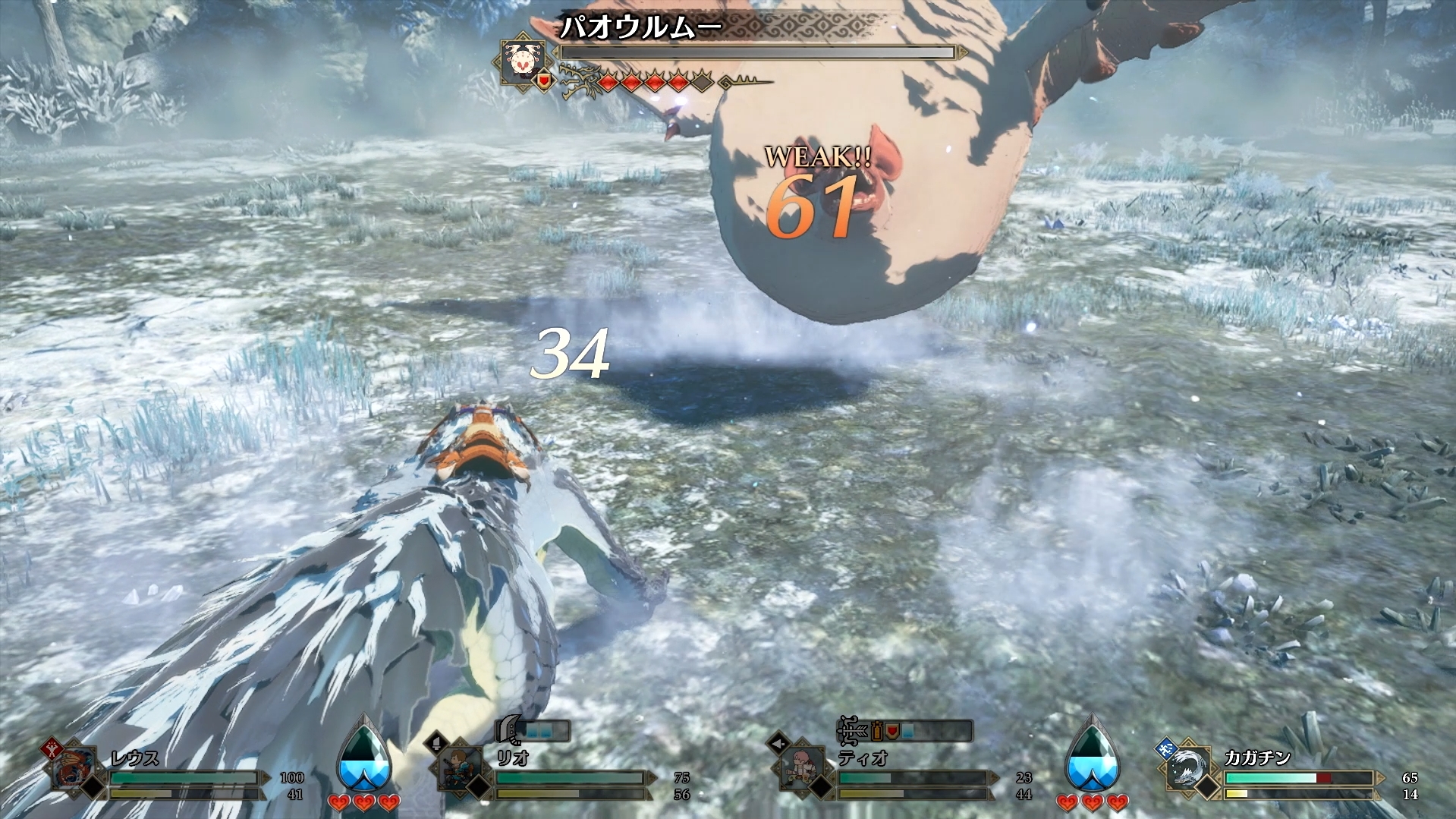The image size is (1456, 819).
Task: Select the パオウルムー enemy portrait
Action: pyautogui.click(x=520, y=61)
